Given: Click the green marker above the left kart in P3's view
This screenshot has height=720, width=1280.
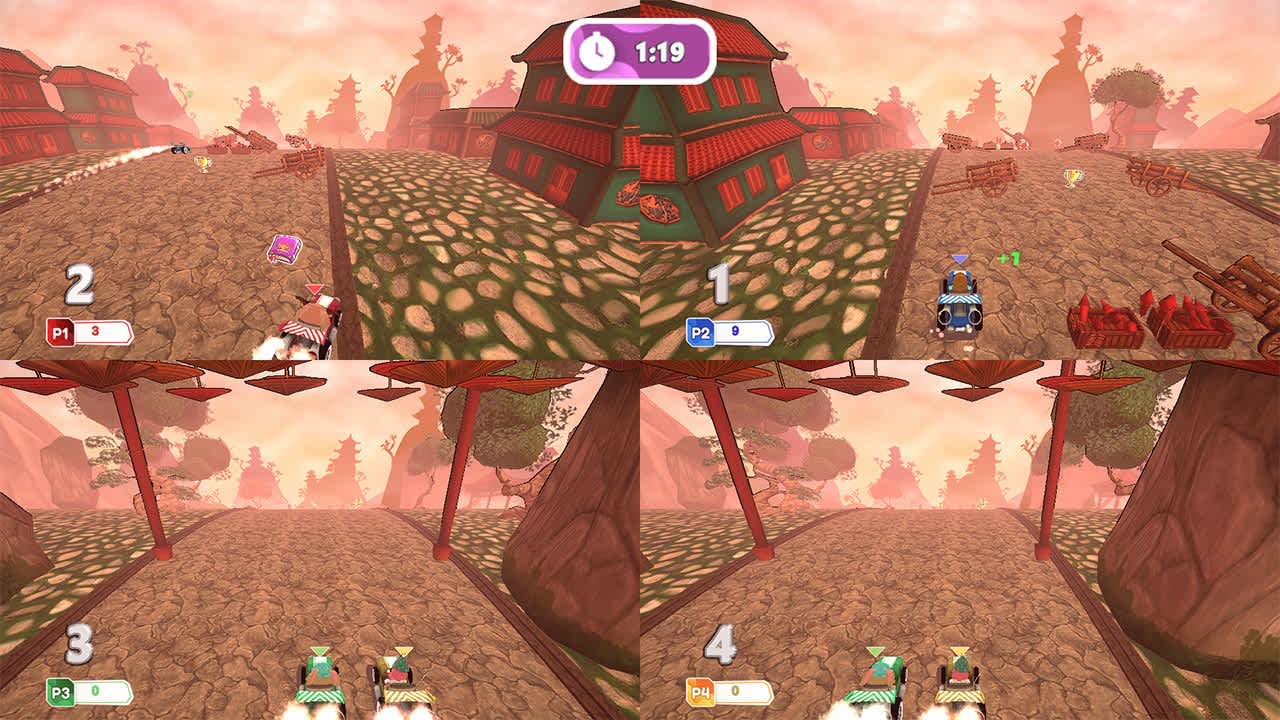Looking at the screenshot, I should pos(320,651).
